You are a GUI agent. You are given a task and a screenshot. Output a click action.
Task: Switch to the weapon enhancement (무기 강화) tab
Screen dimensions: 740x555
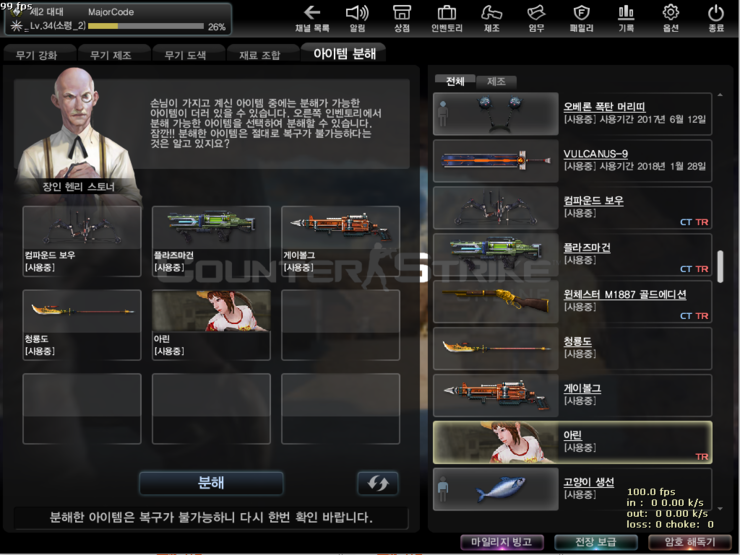[39, 54]
